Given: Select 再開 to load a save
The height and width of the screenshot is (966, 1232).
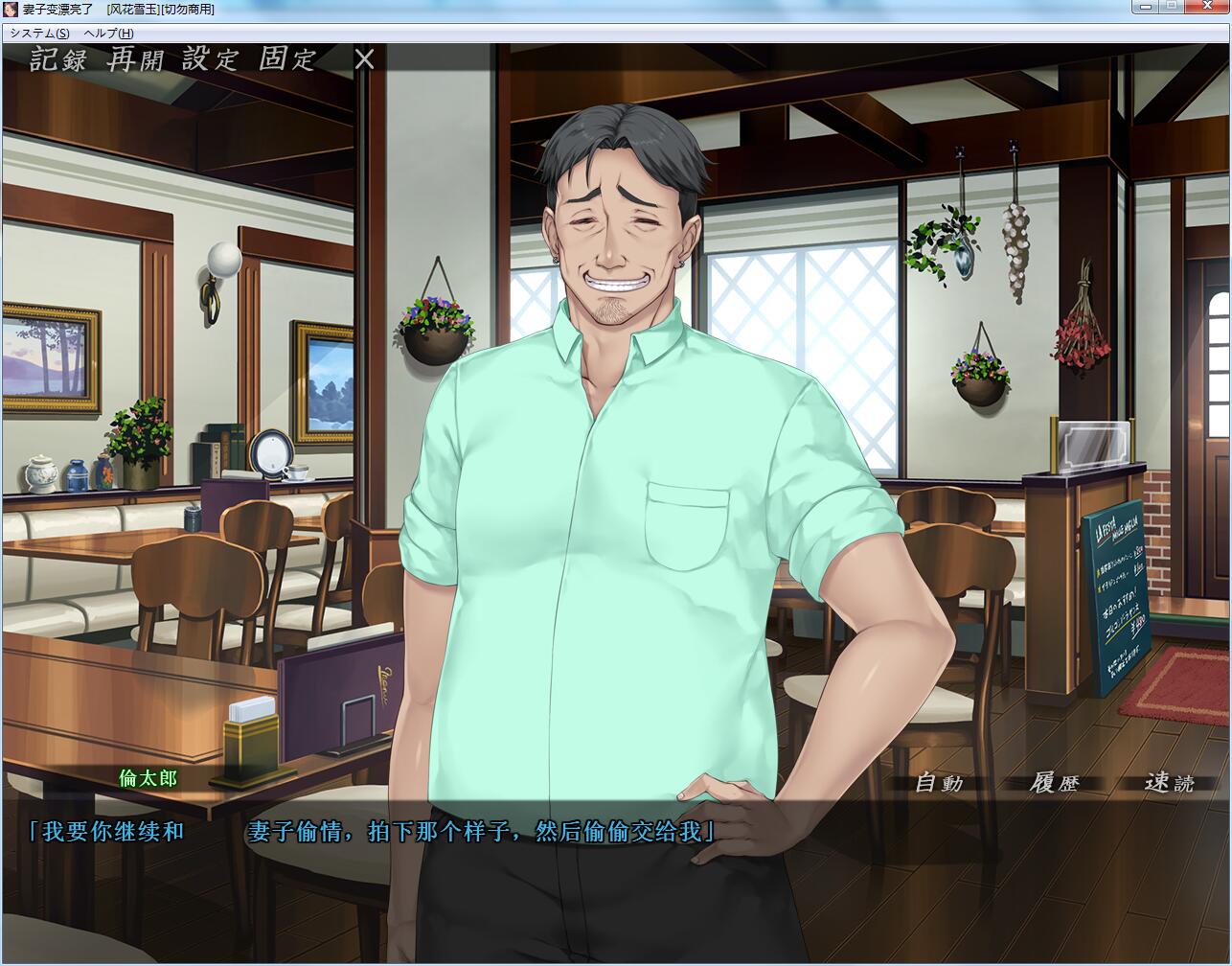Looking at the screenshot, I should click(135, 59).
